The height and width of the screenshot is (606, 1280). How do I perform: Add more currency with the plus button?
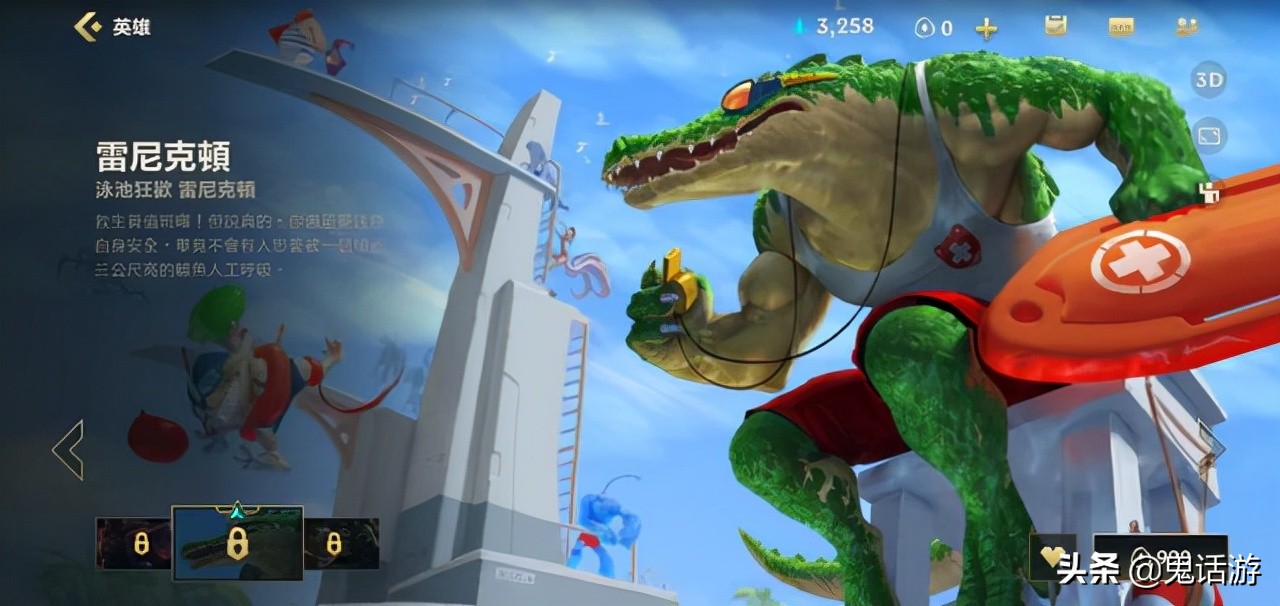coord(986,28)
